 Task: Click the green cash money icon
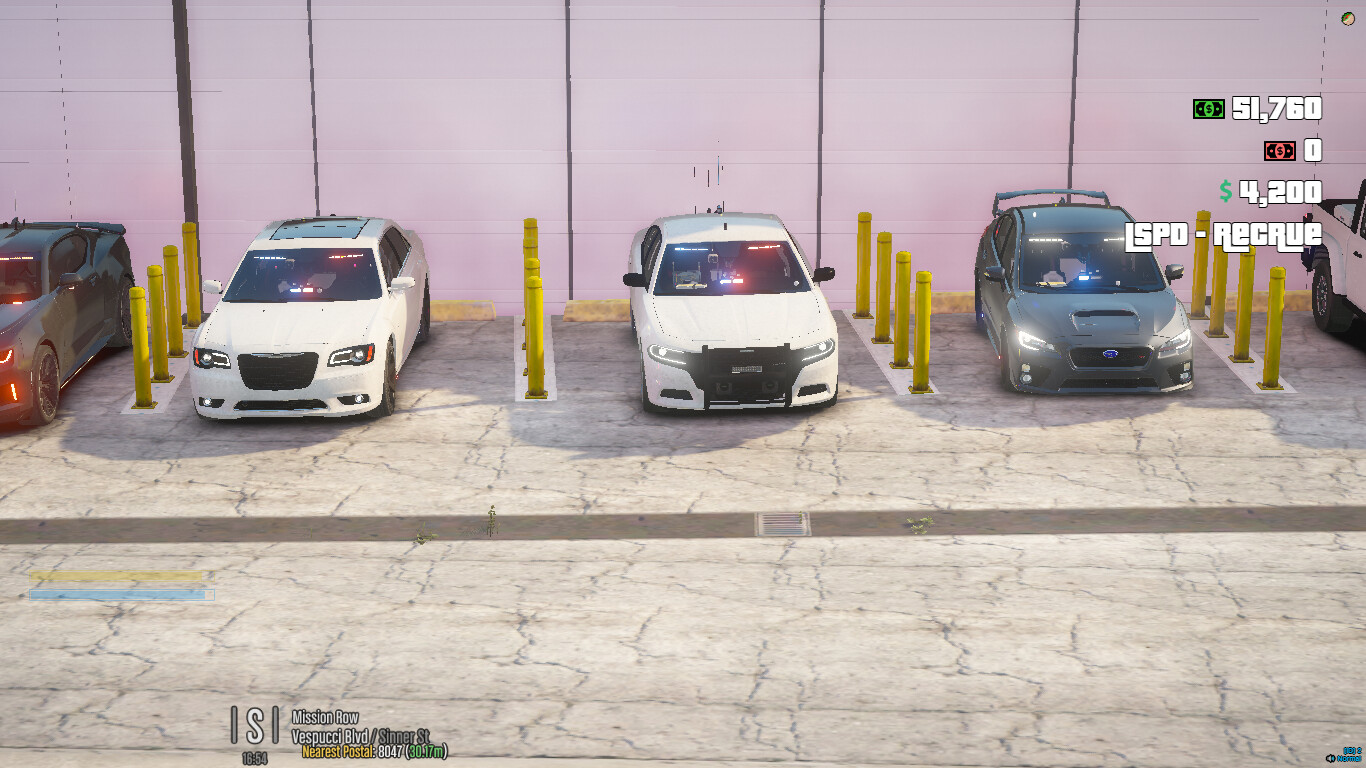click(1207, 107)
